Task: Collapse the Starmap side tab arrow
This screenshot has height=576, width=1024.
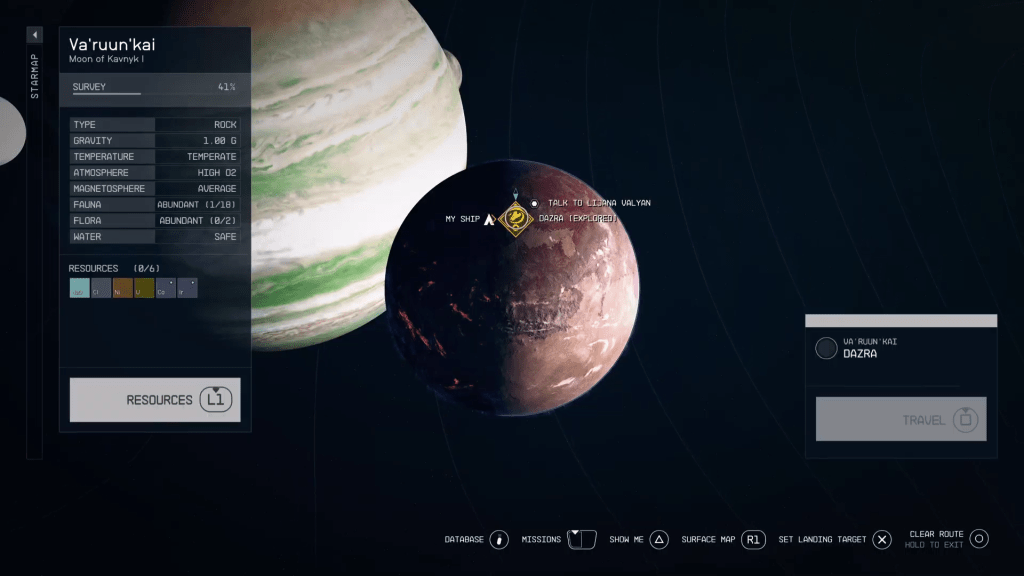Action: 34,35
